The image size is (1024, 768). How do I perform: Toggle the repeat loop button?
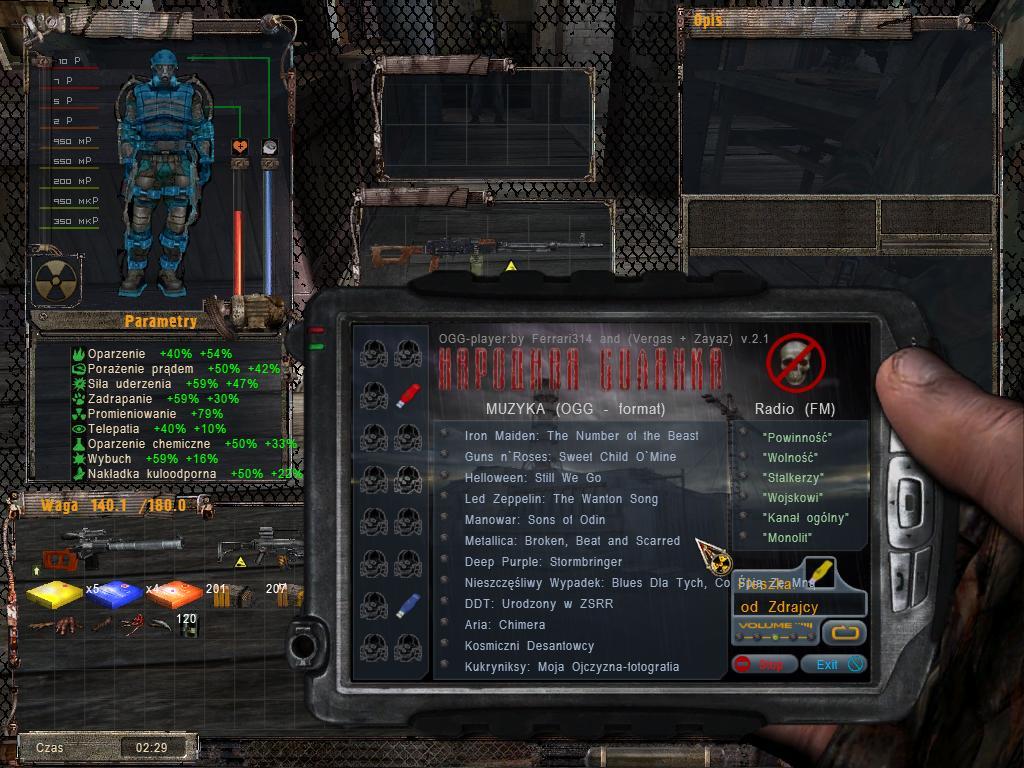tap(844, 632)
